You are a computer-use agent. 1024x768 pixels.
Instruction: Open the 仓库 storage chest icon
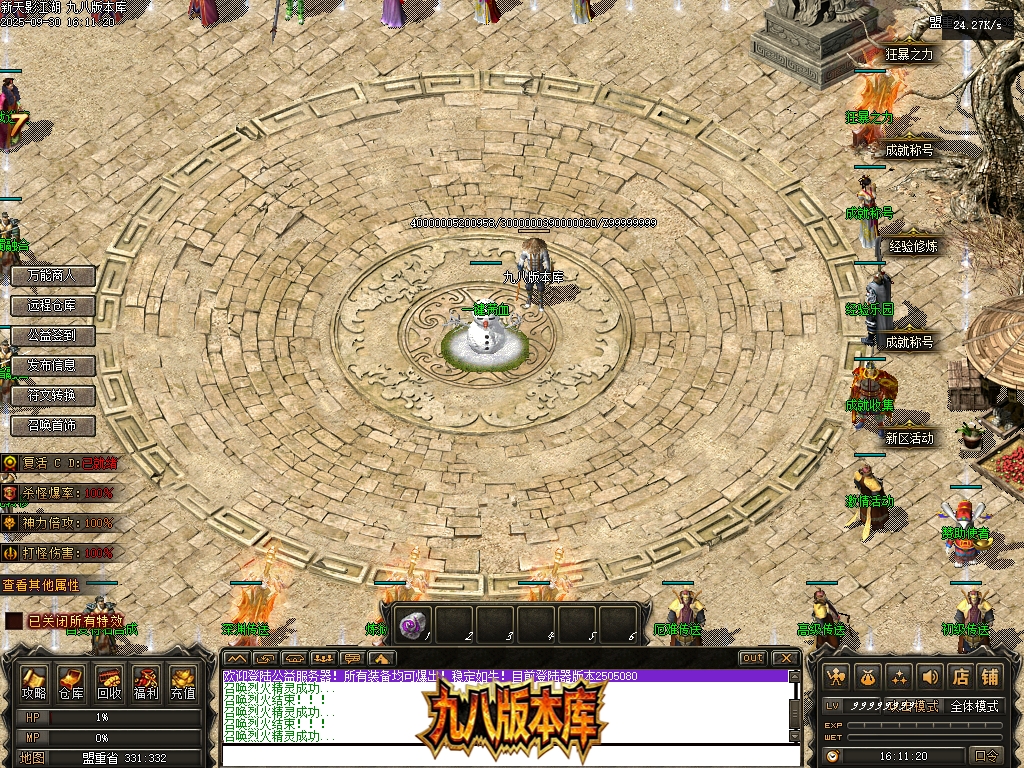pyautogui.click(x=71, y=681)
